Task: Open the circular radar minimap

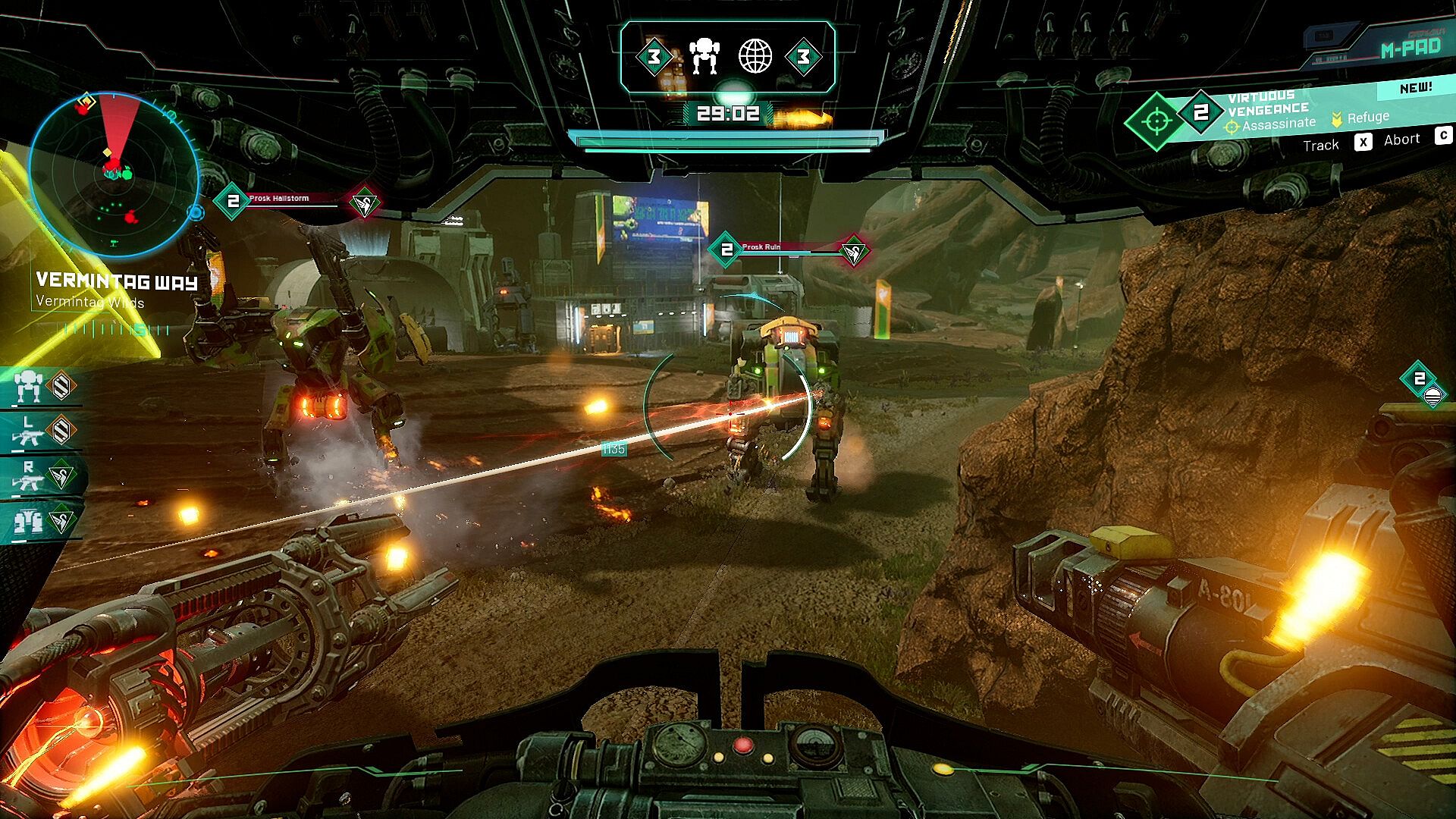Action: click(x=112, y=175)
